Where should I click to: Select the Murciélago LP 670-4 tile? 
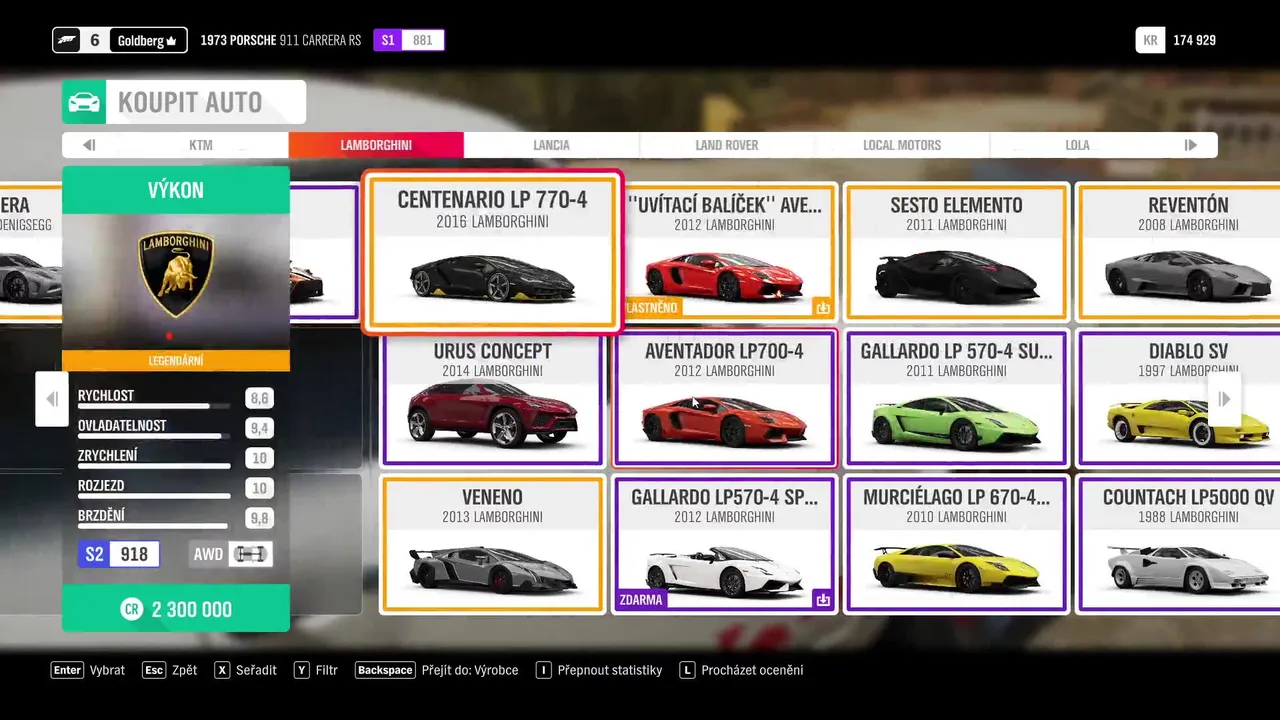point(956,545)
